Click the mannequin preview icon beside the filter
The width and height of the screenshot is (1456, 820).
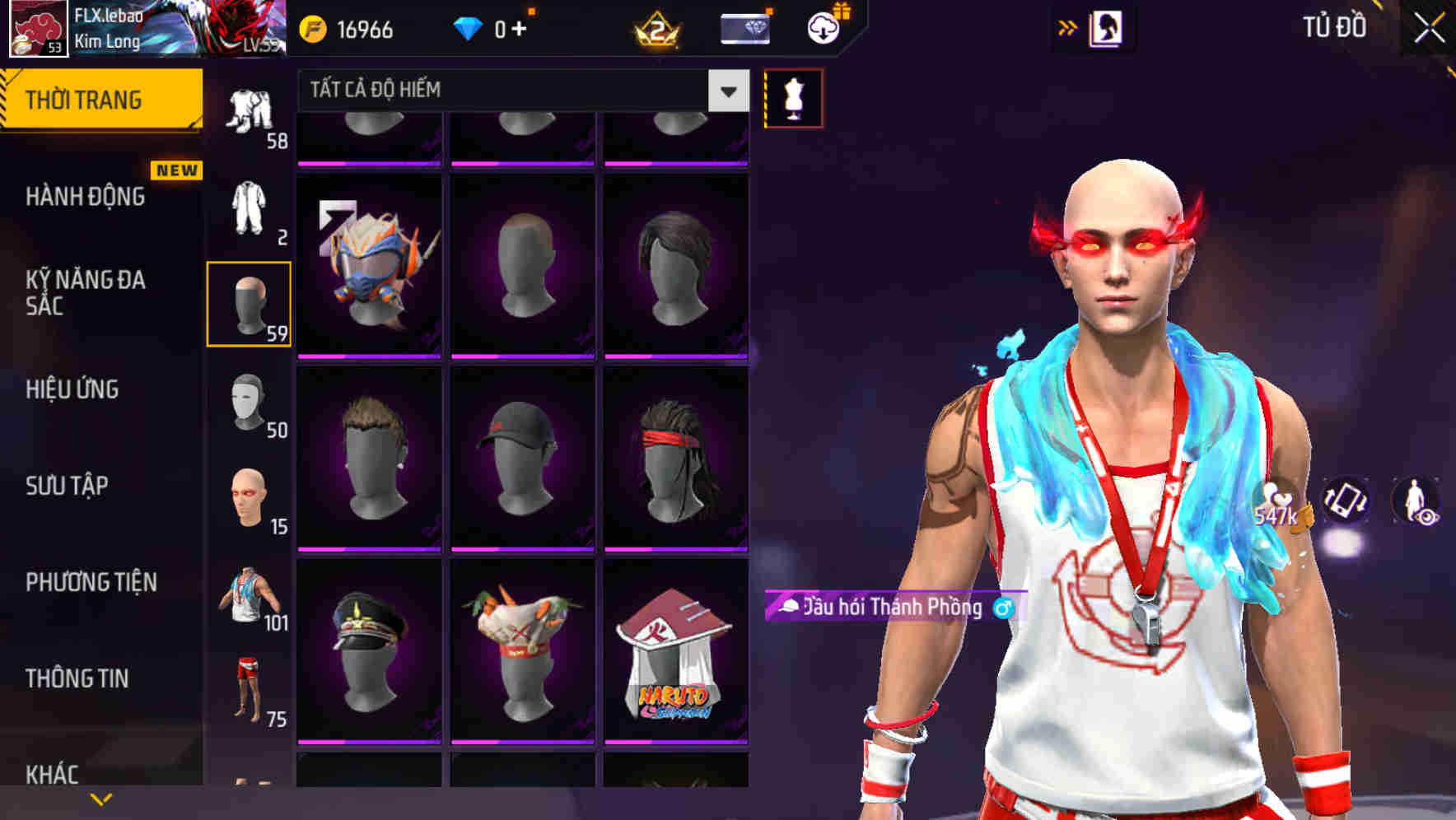click(x=793, y=98)
